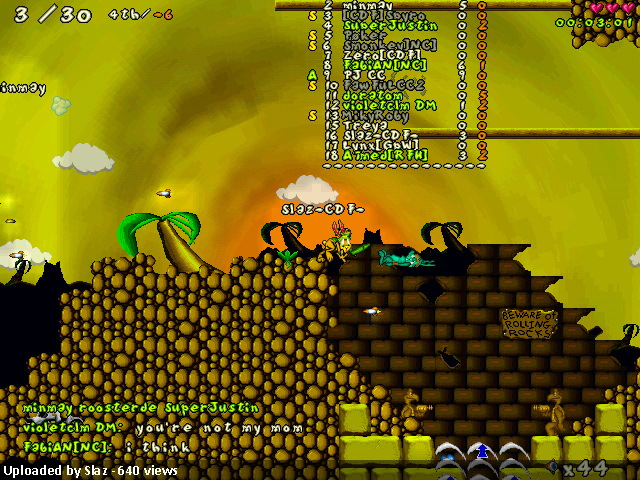Screen dimensions: 640x480
Task: Choose FabiAN[NC] in the player list
Action: pos(386,65)
